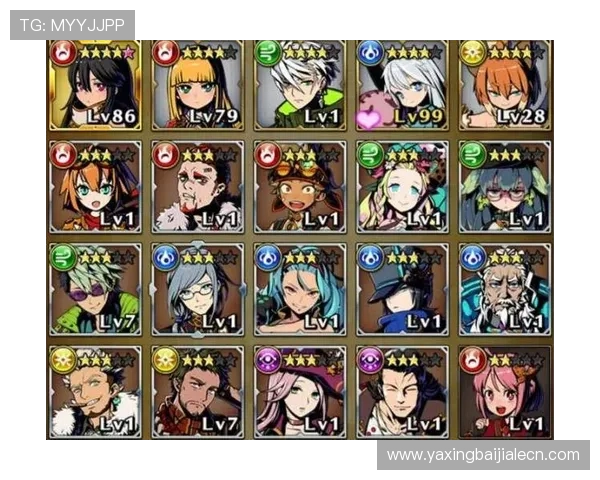Screen dimensions: 600x480
Task: Choose the pink-haired woman with purple element
Action: [300, 391]
